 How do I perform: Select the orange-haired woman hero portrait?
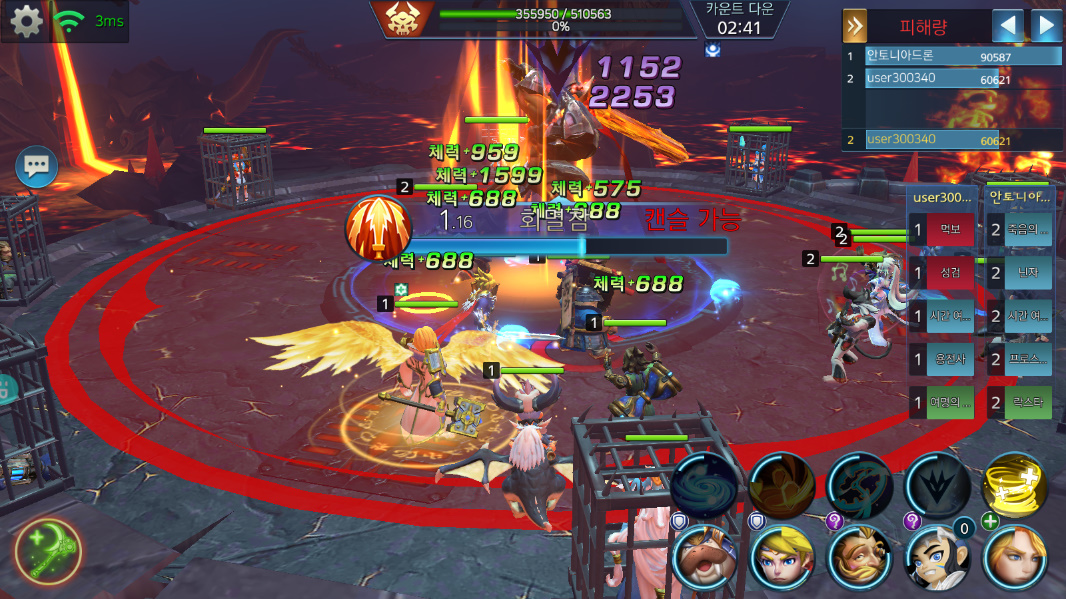(1015, 557)
